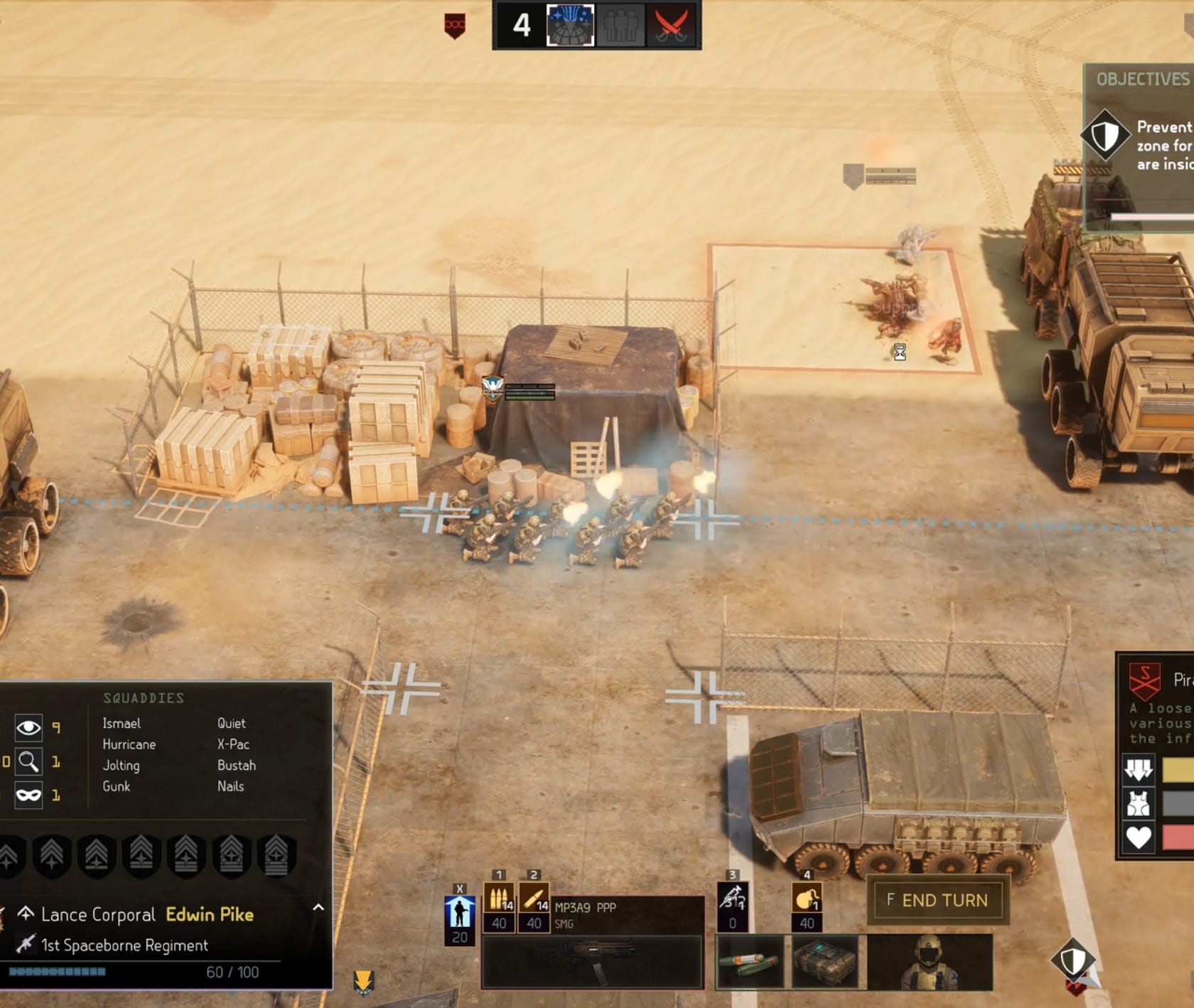Click the yellow arrow squad badge

click(x=363, y=982)
